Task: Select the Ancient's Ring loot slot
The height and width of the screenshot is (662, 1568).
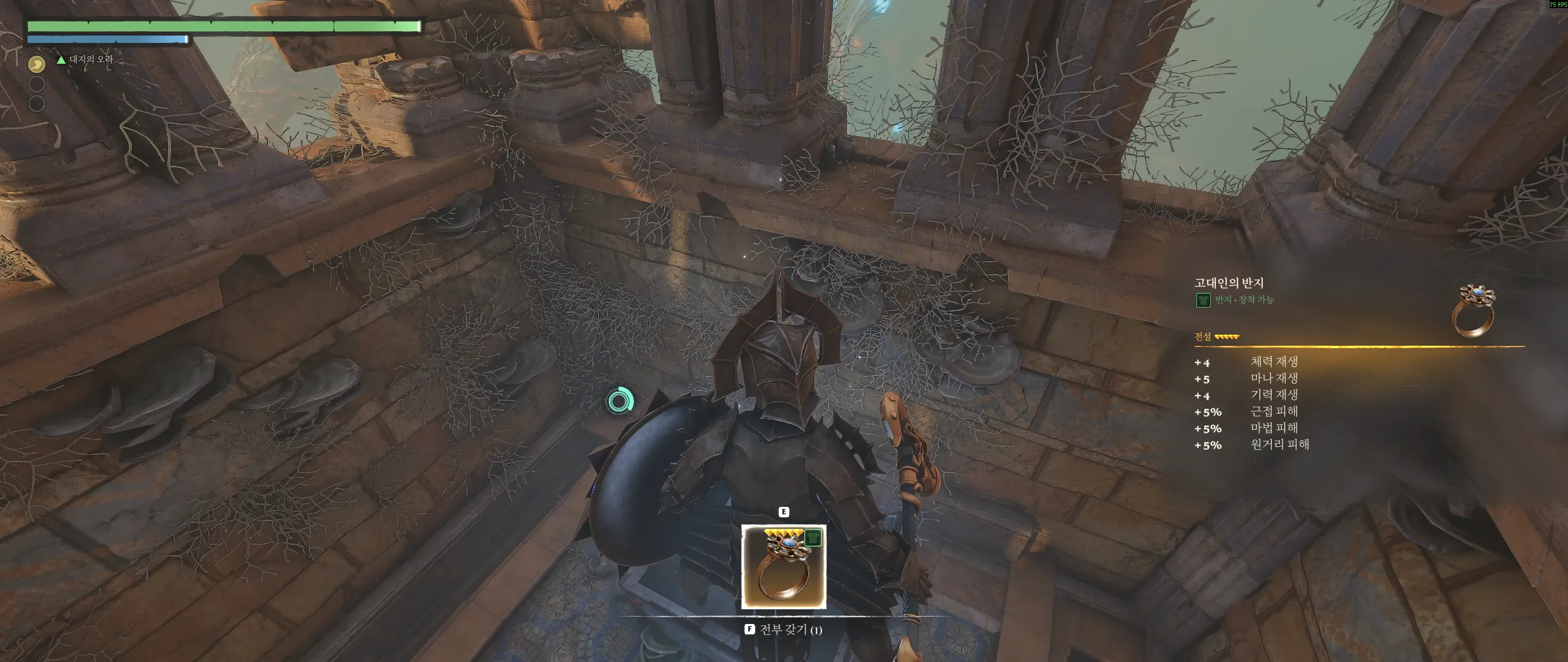Action: click(783, 566)
